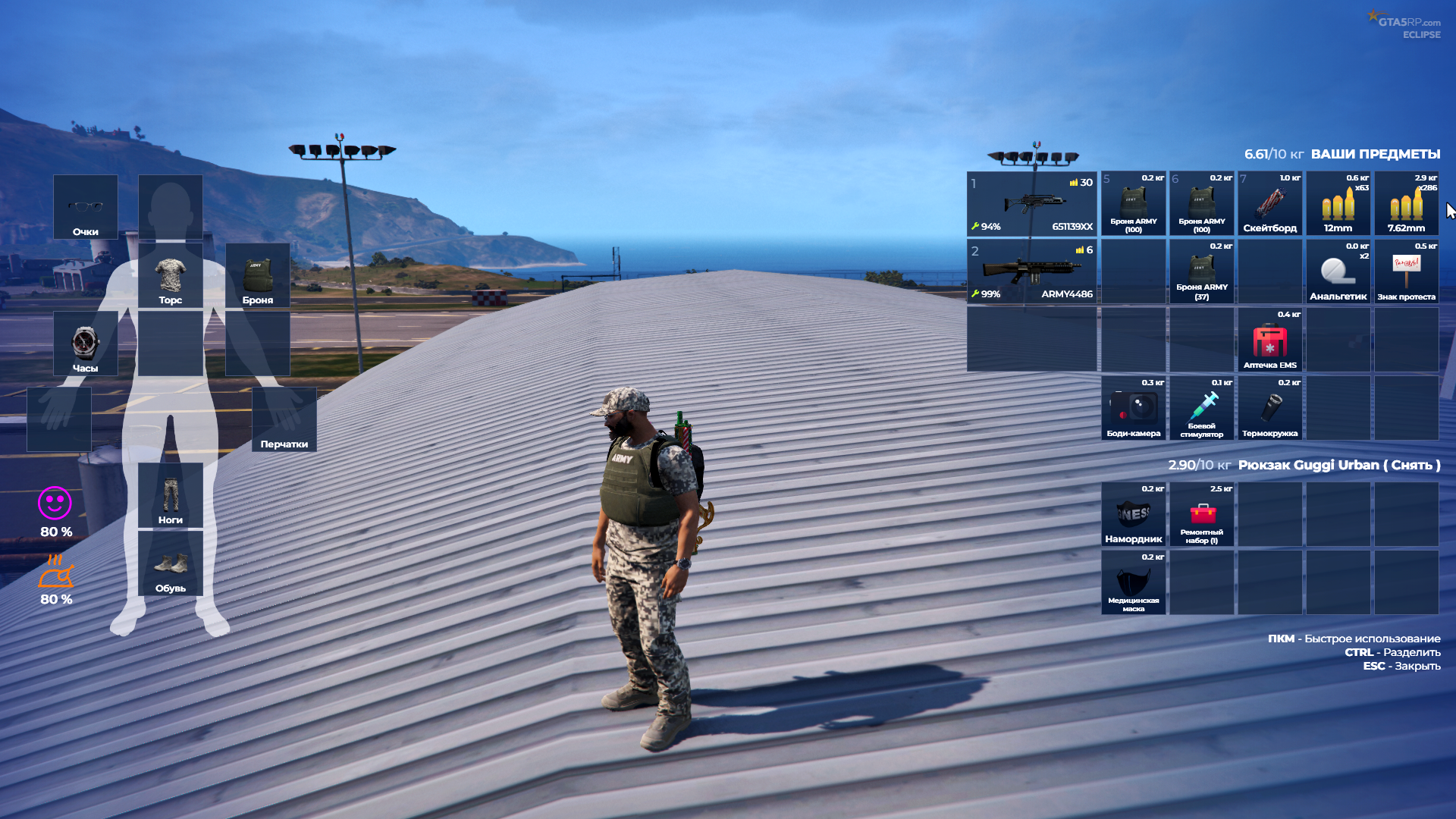
Task: Select the 12mm ammo stack
Action: pyautogui.click(x=1338, y=204)
